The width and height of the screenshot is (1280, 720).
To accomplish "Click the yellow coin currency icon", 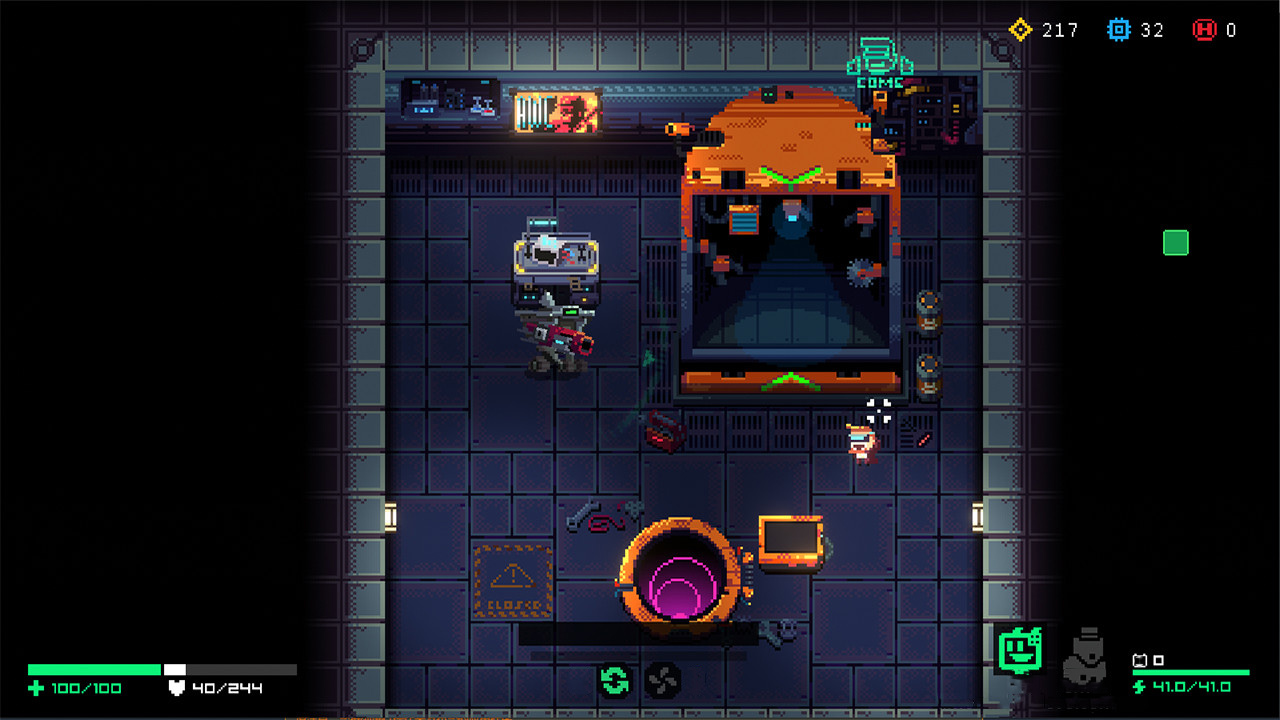I will (x=1020, y=30).
